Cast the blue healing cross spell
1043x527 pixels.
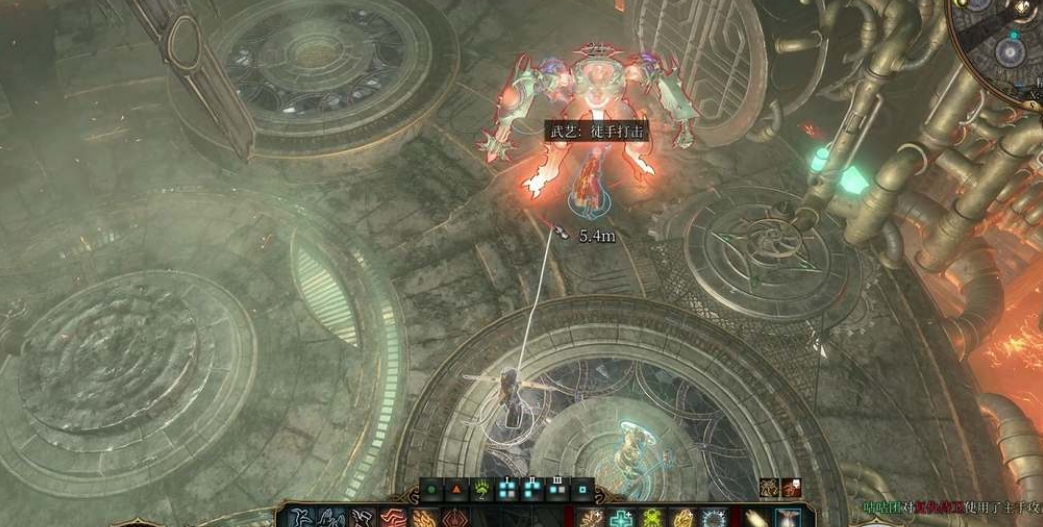[624, 517]
